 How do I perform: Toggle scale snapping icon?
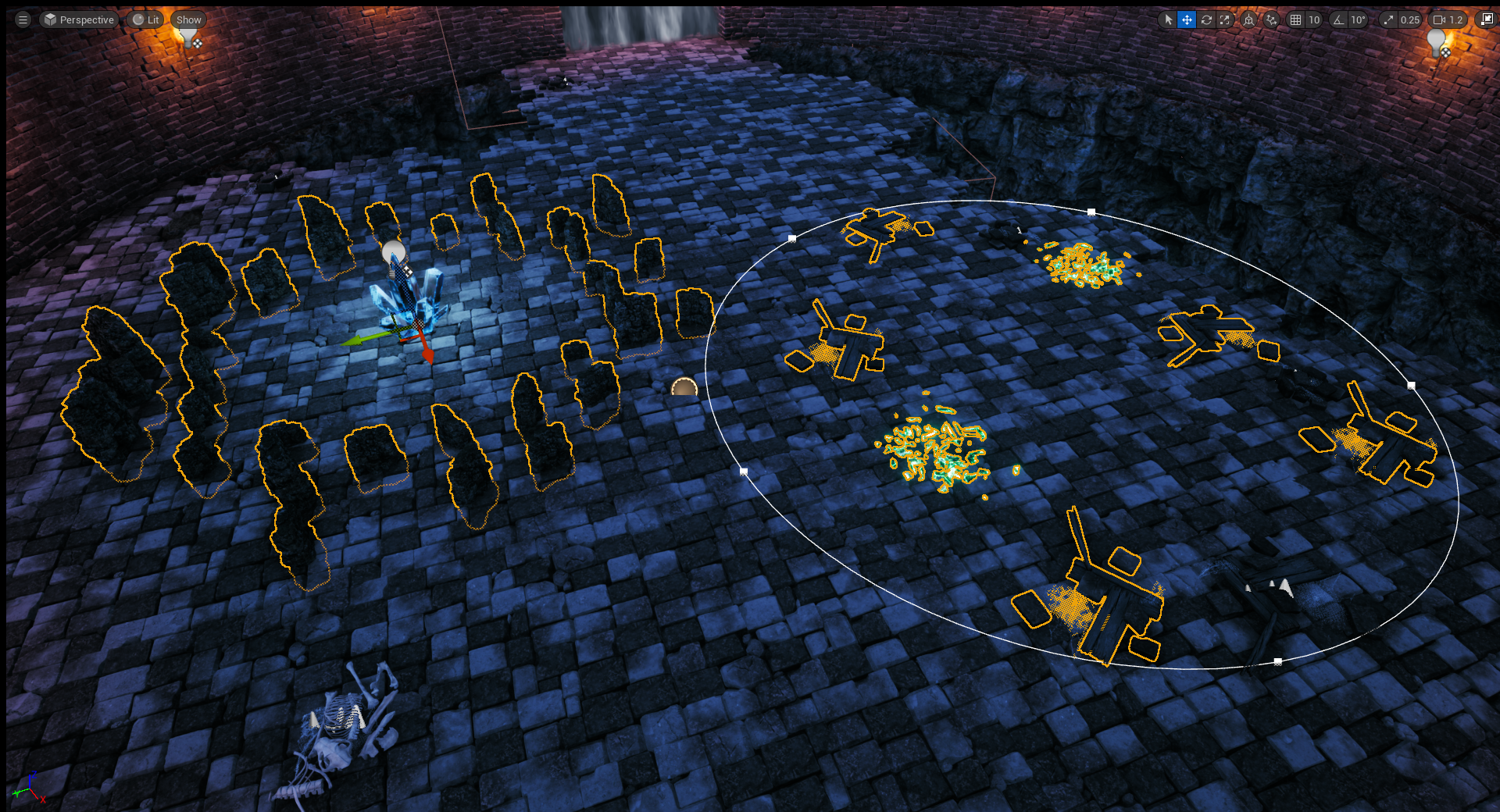pos(1388,20)
